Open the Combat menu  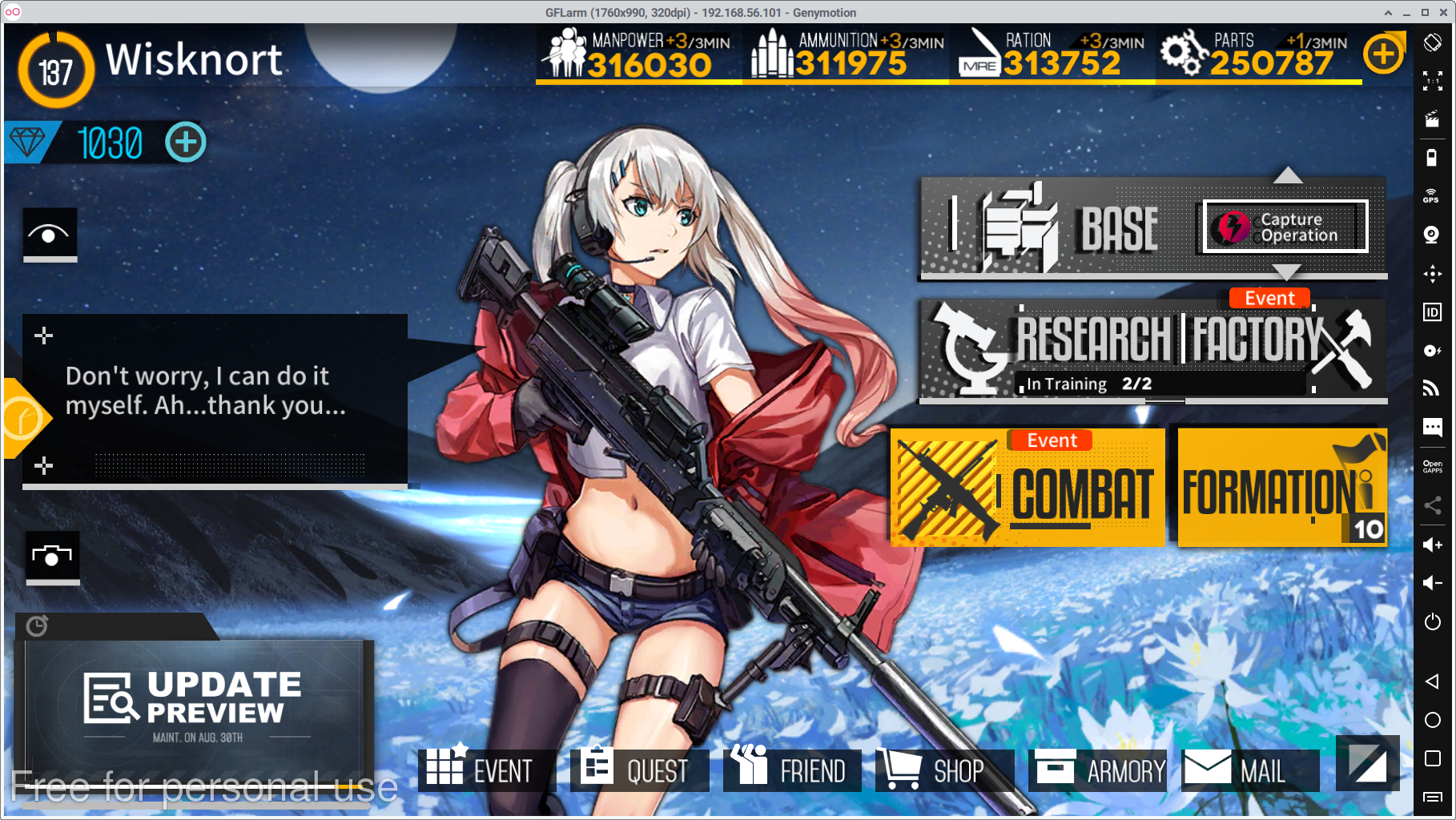[x=1028, y=488]
